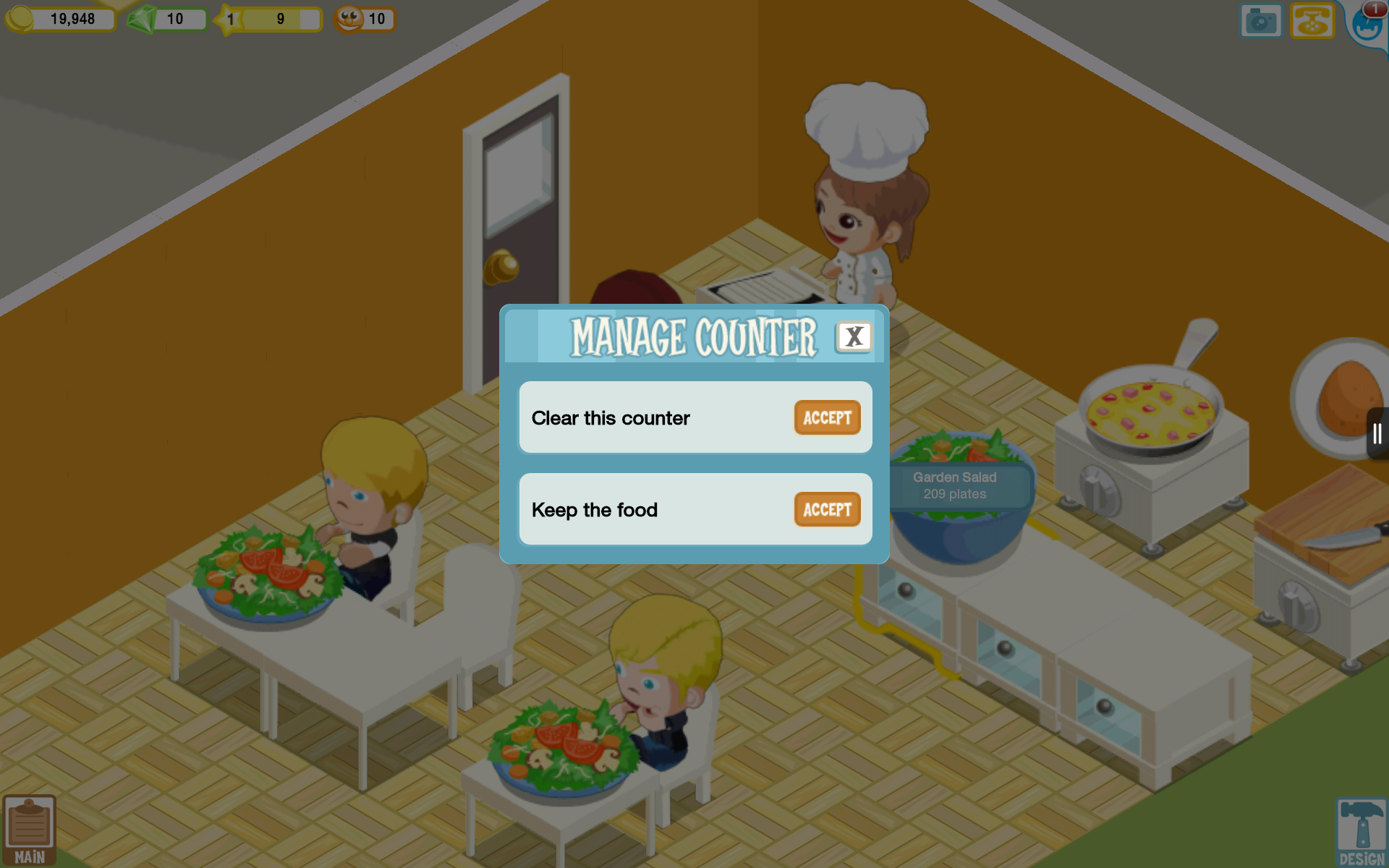Click the green gems counter
The width and height of the screenshot is (1389, 868).
166,19
